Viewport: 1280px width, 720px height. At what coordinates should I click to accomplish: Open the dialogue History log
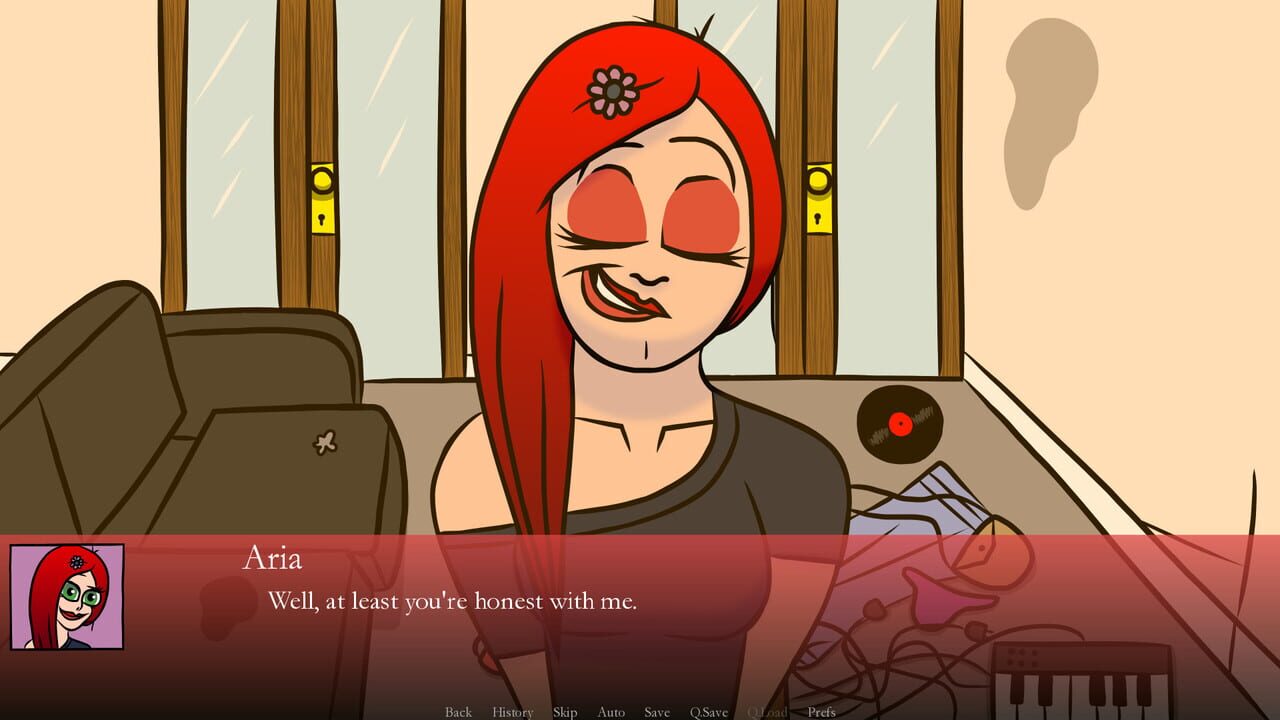(511, 712)
